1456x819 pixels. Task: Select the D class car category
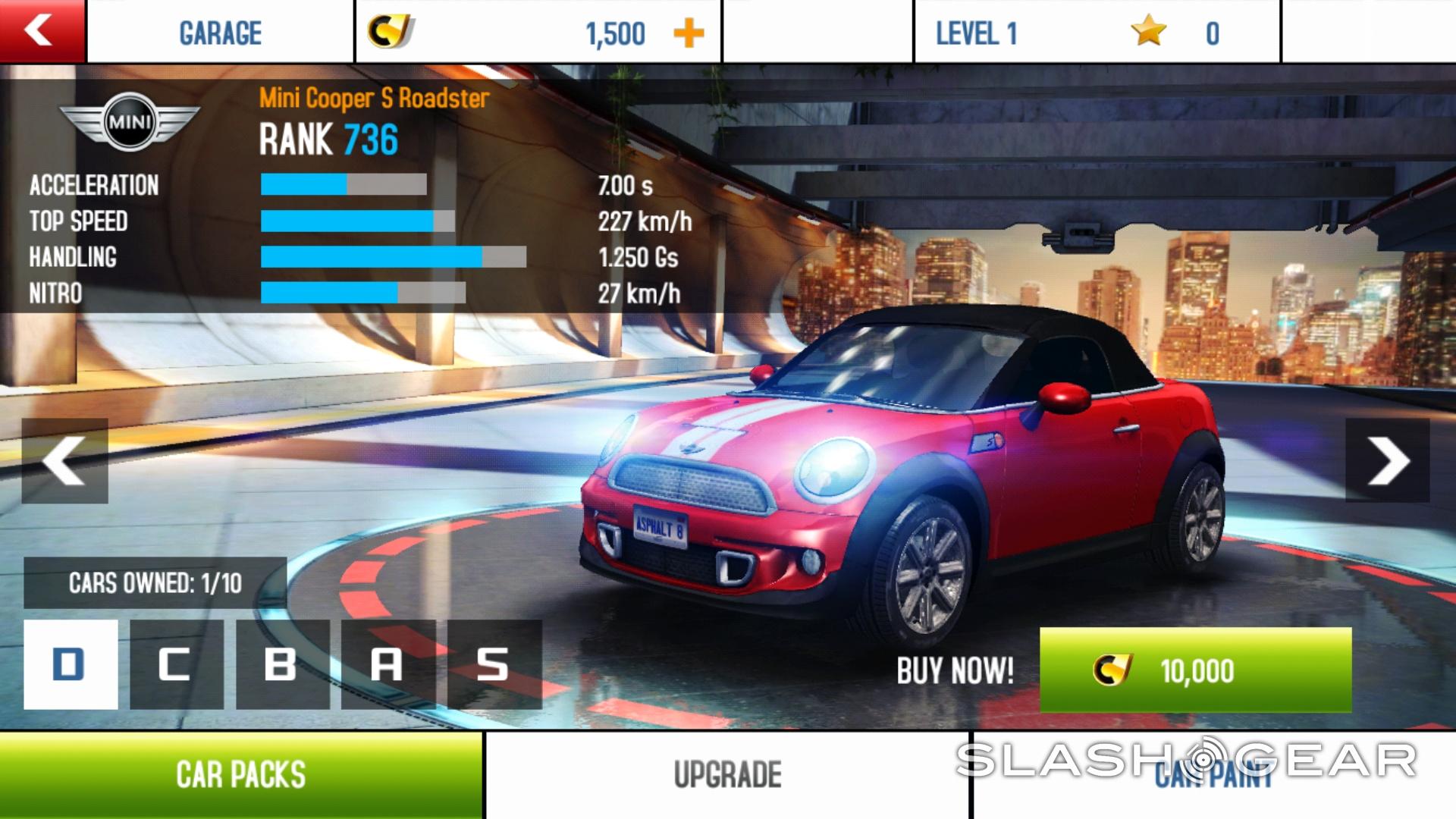[x=71, y=664]
